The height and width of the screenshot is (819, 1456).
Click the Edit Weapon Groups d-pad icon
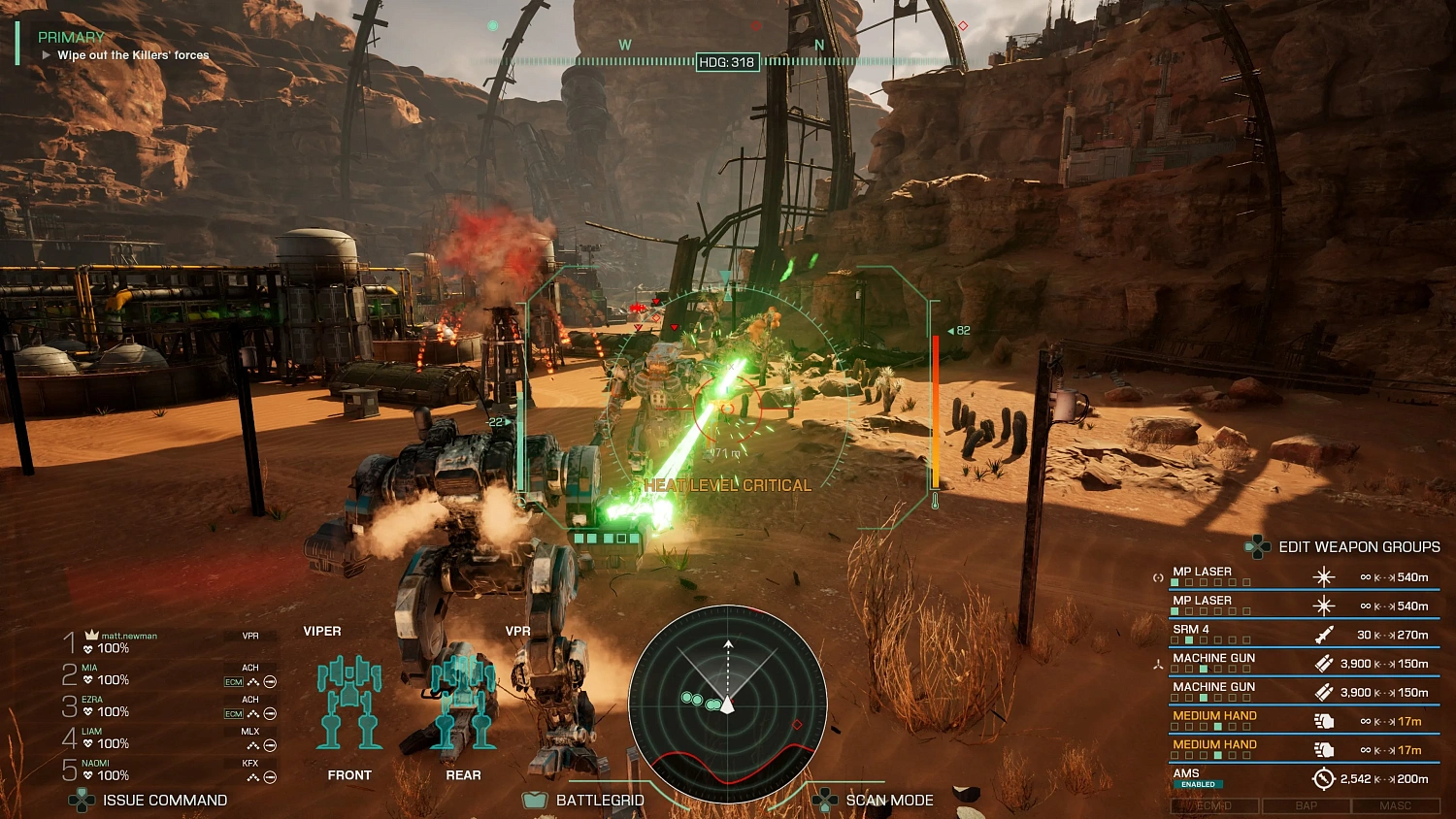click(x=1258, y=546)
